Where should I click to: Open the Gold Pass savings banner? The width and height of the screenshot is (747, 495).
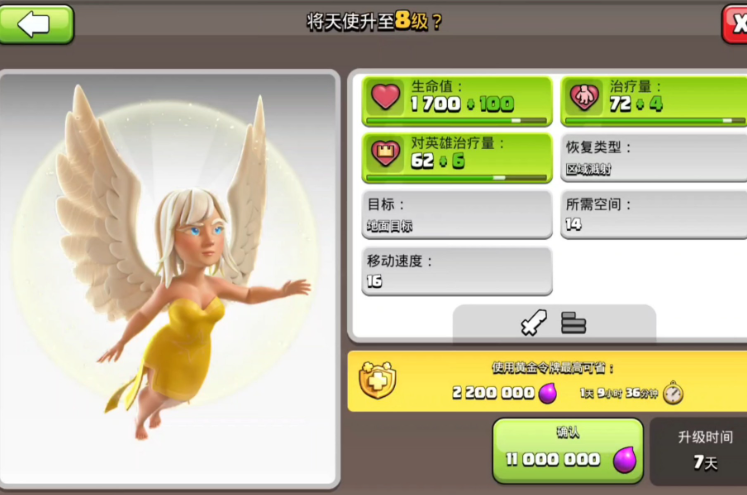pos(547,381)
